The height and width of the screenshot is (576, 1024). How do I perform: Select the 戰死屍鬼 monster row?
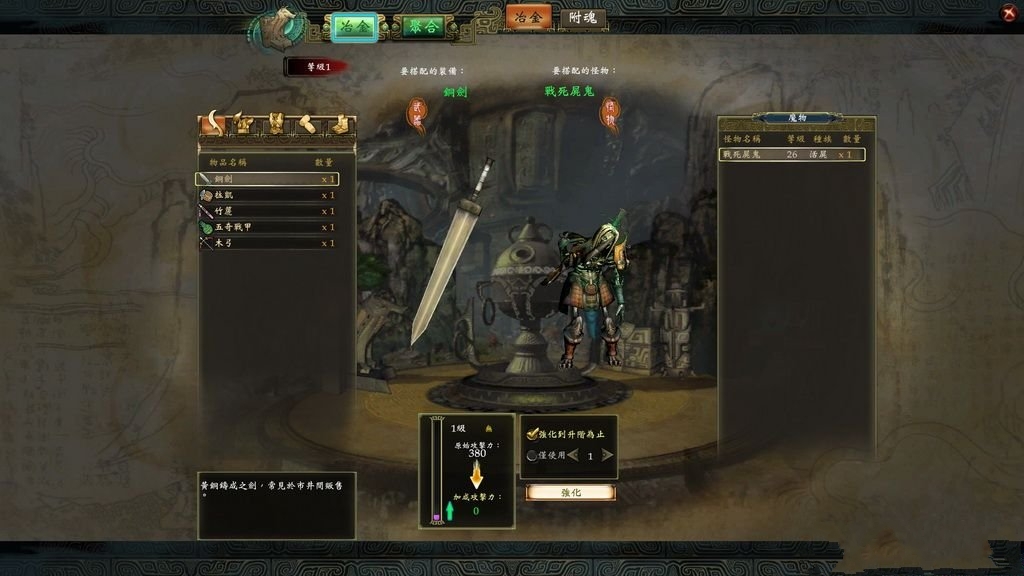pos(792,155)
